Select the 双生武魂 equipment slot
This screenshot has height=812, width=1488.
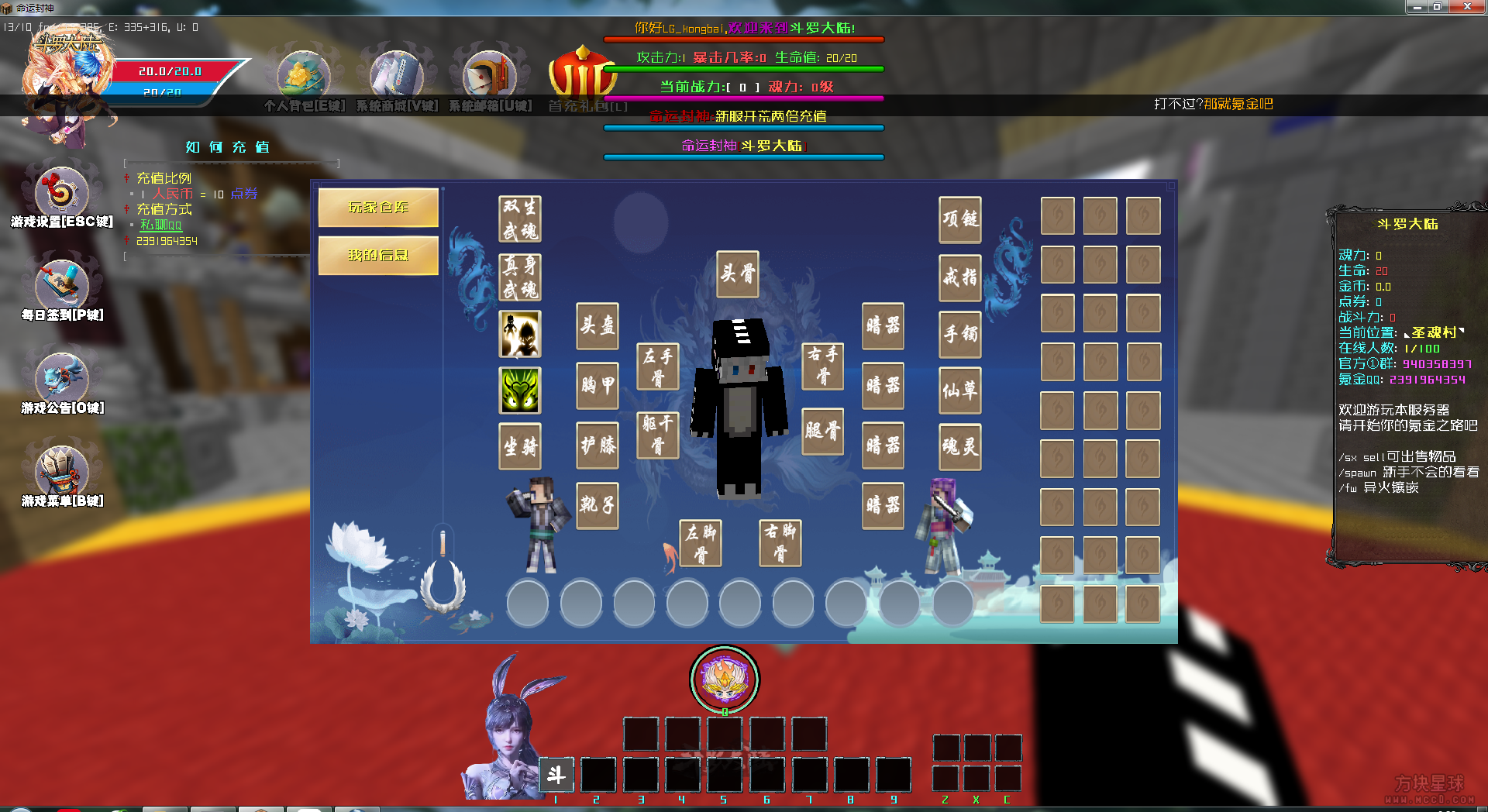coord(519,218)
